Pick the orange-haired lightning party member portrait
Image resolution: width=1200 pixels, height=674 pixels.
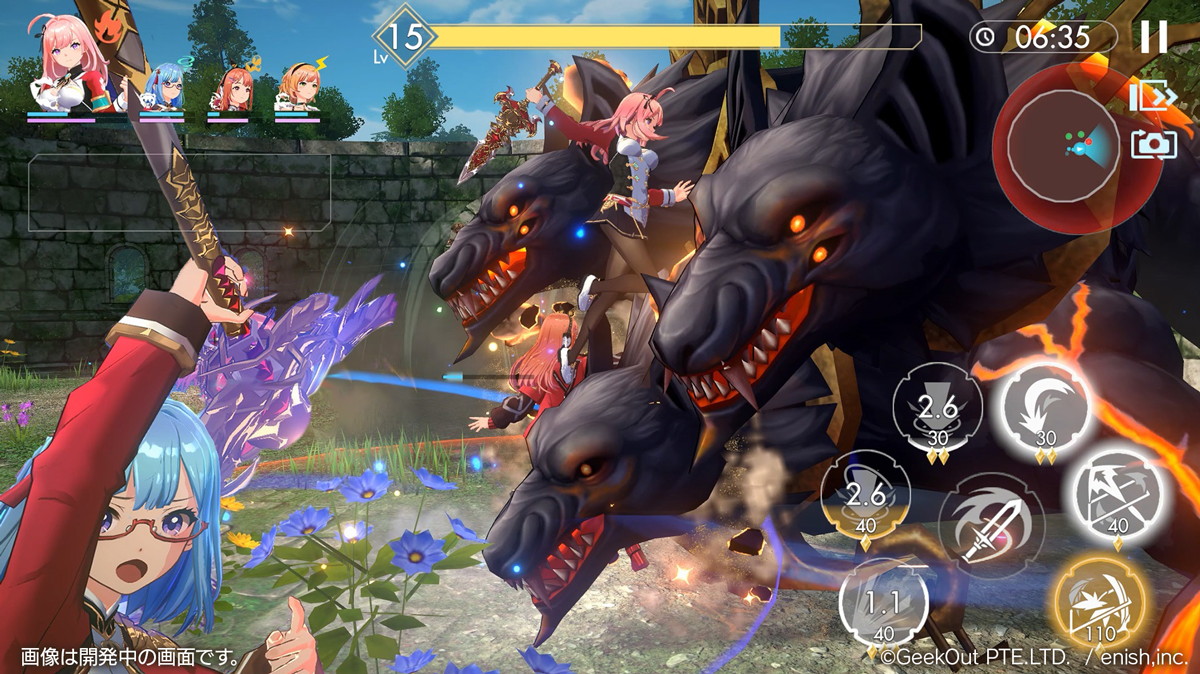[x=297, y=88]
